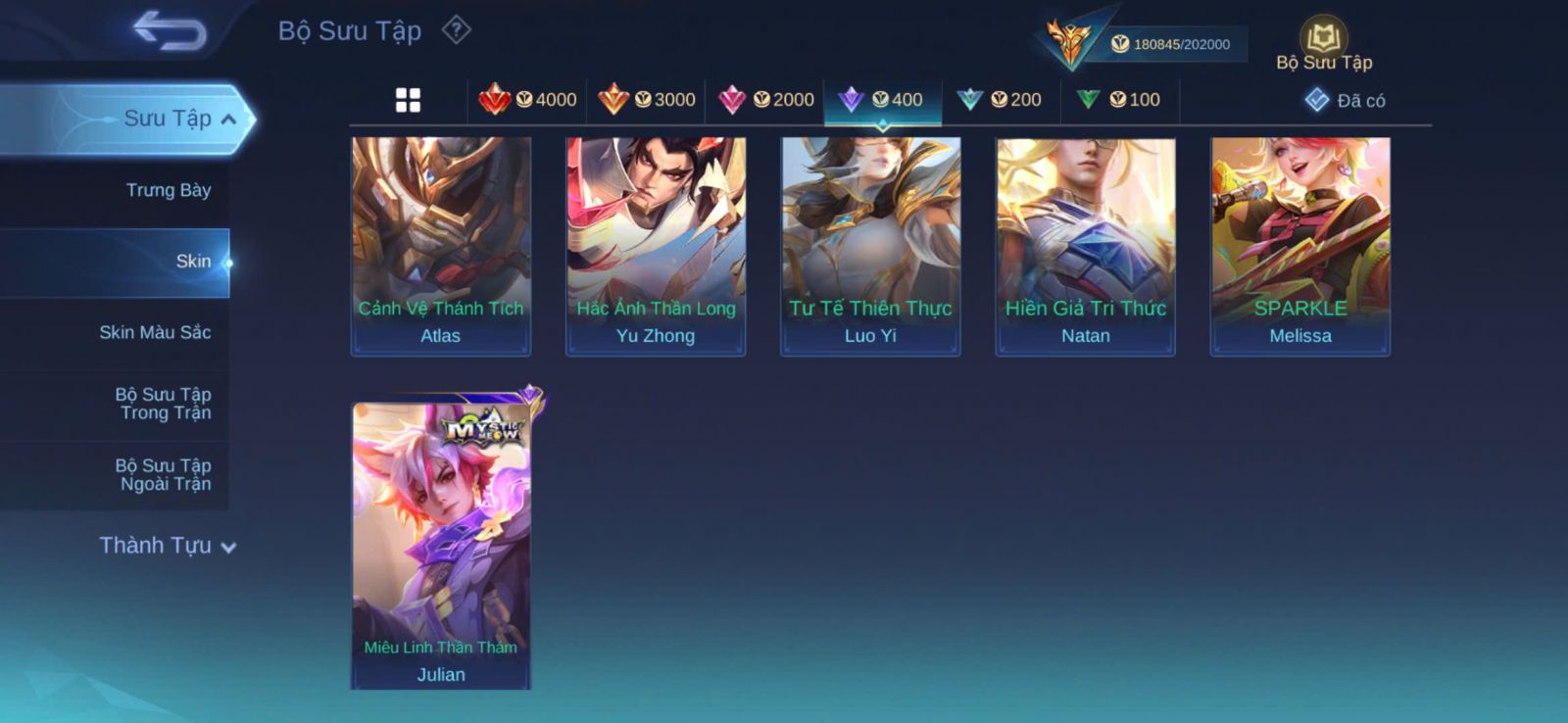Image resolution: width=1568 pixels, height=723 pixels.
Task: Show all skins with grid filter
Action: [x=408, y=100]
